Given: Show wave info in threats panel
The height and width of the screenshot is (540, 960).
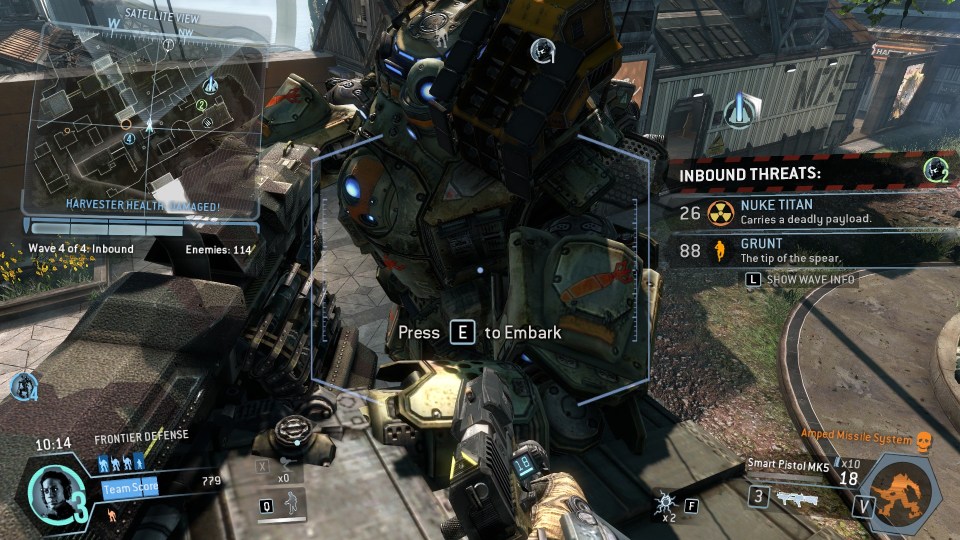Looking at the screenshot, I should (x=801, y=280).
